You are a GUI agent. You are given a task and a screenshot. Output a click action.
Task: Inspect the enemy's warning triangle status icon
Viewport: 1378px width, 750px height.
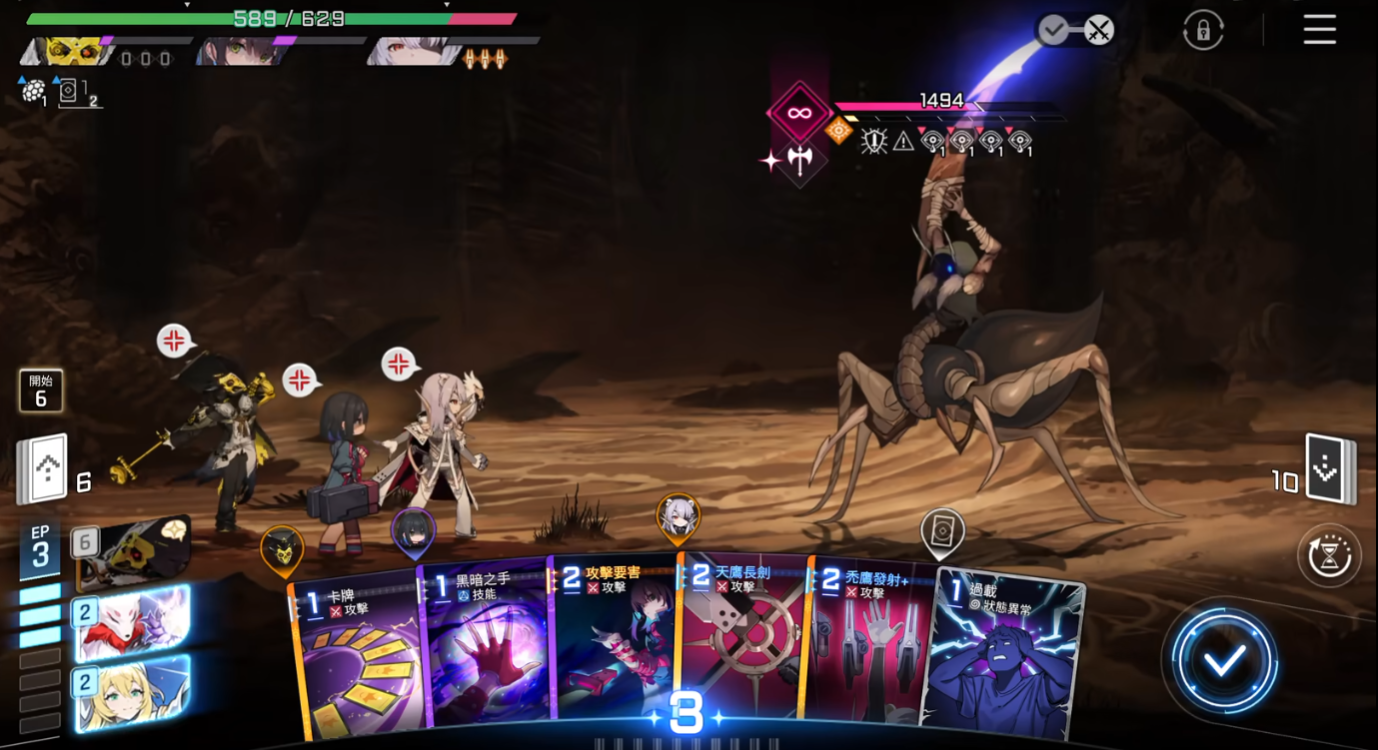pyautogui.click(x=903, y=142)
